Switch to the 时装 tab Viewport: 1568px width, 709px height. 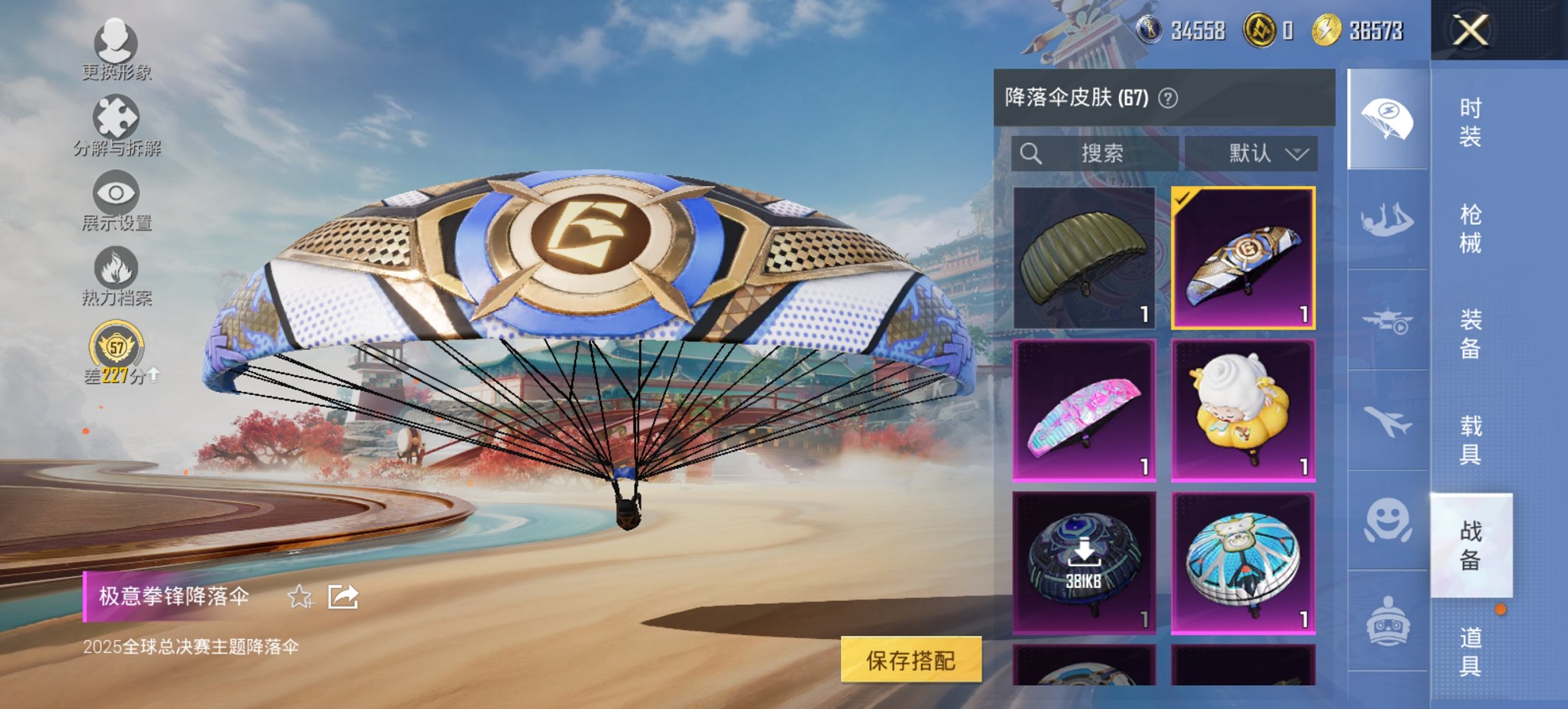click(x=1469, y=123)
